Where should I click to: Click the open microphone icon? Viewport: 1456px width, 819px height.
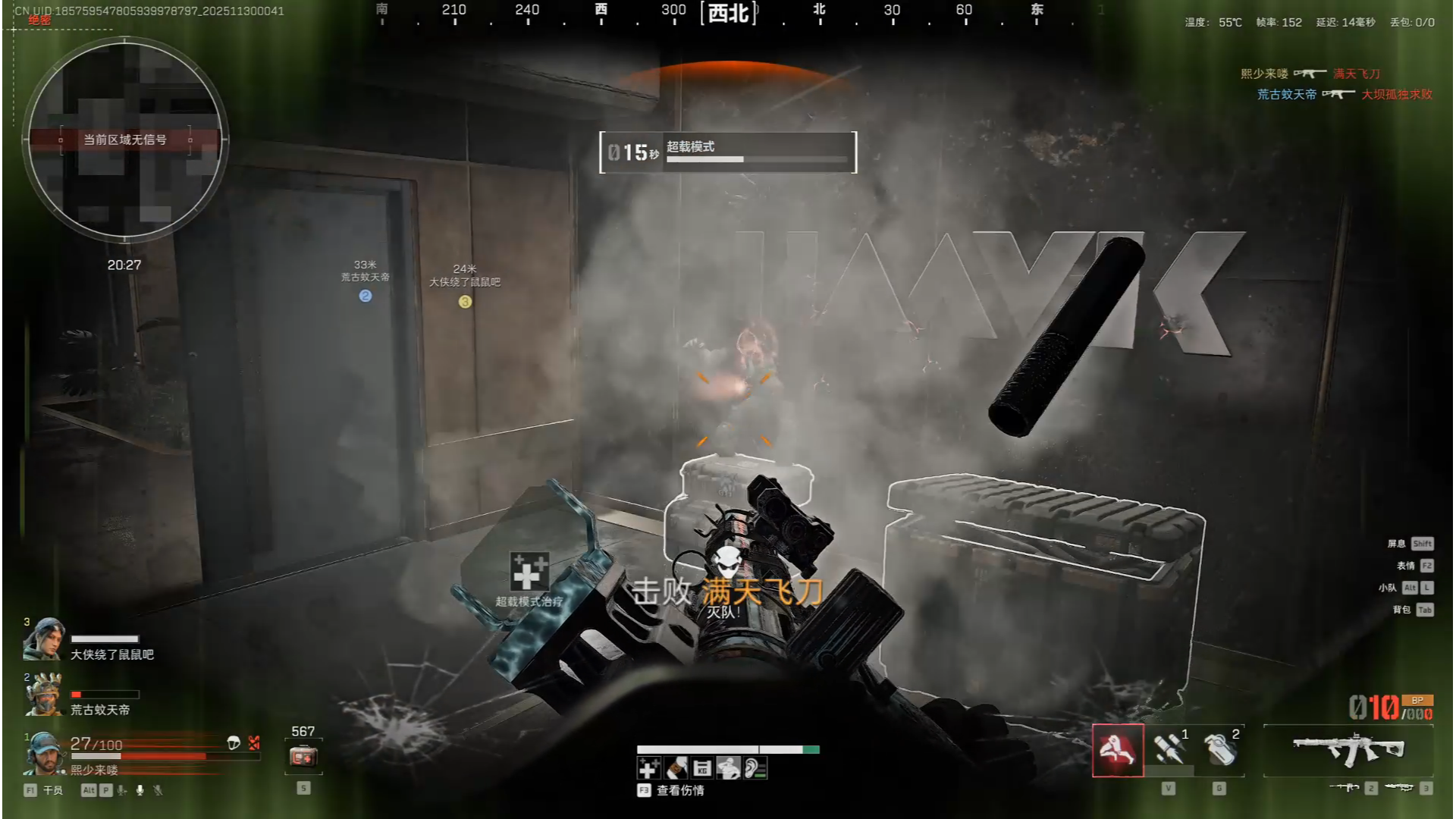coord(140,790)
